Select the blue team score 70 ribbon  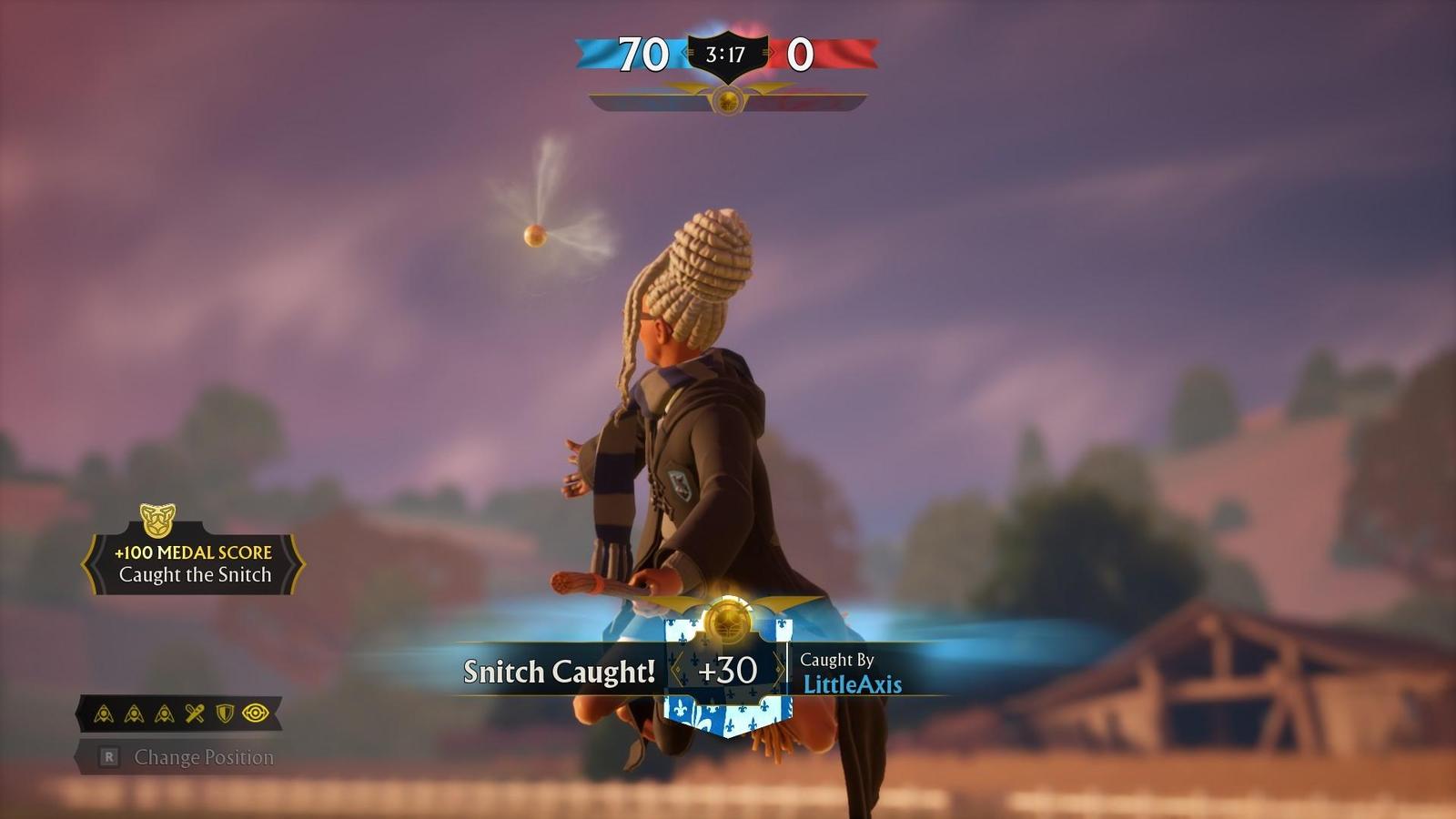point(641,52)
